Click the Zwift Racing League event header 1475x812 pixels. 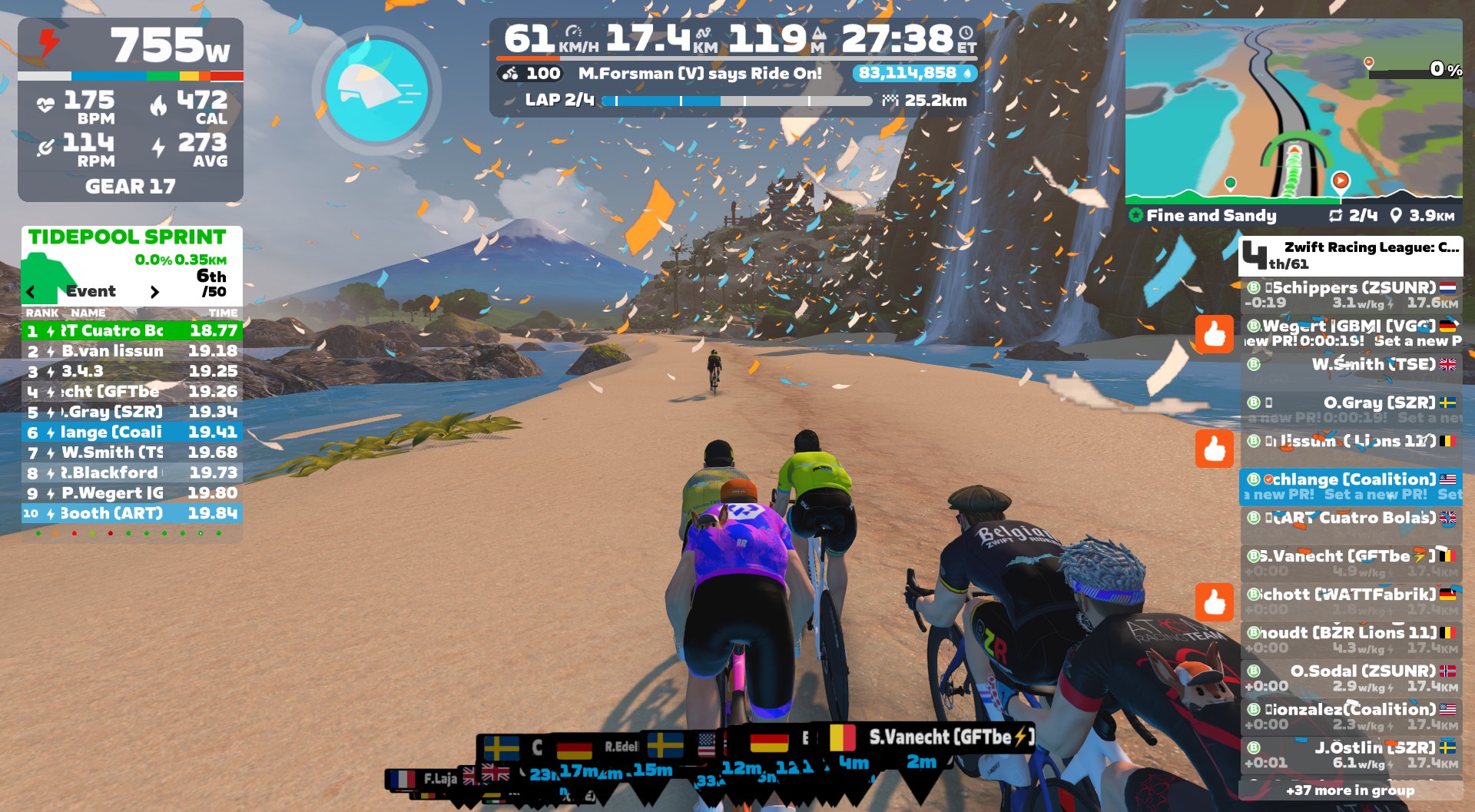pos(1350,255)
